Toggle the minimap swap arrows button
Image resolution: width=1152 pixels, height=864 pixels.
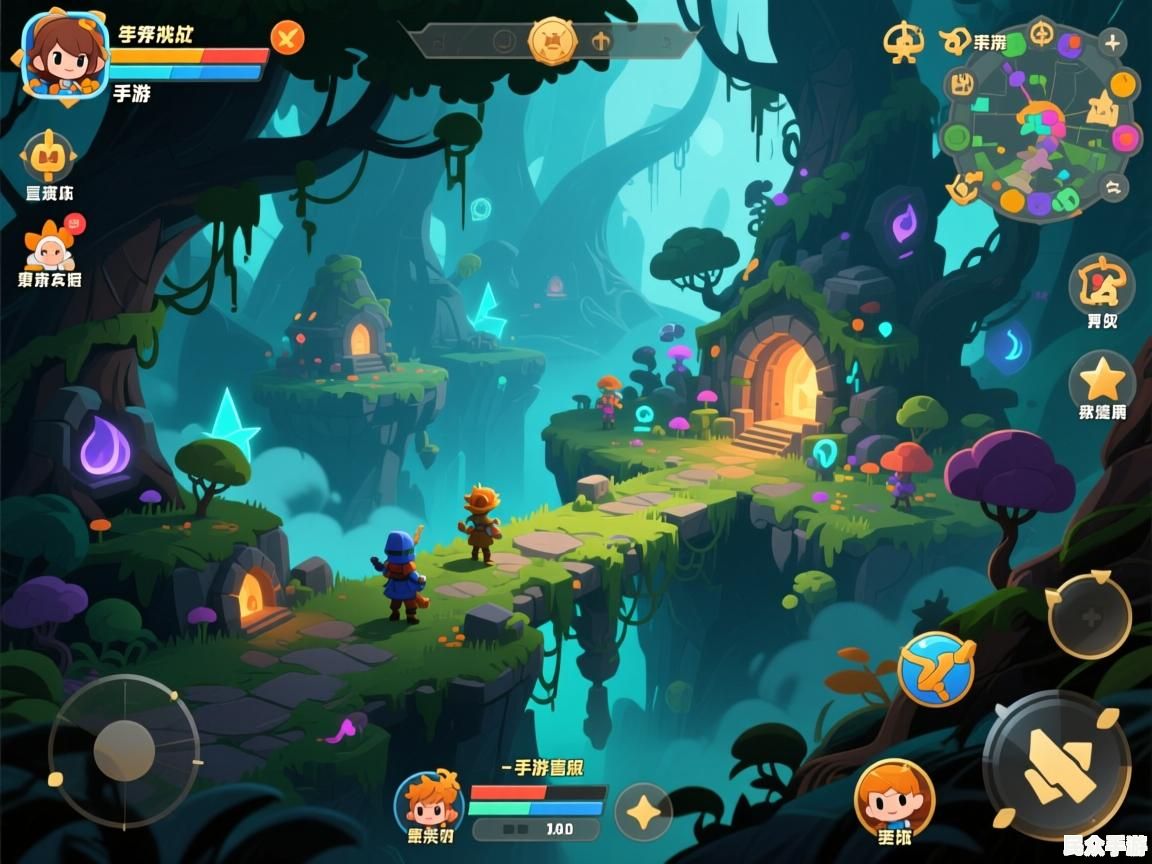(1113, 186)
